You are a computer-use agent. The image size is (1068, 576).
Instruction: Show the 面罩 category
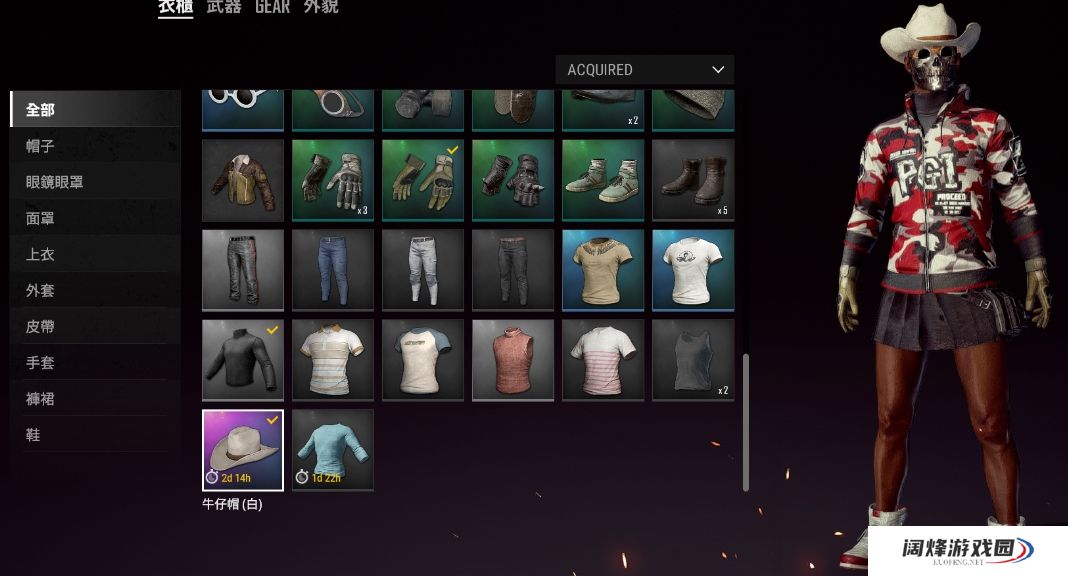(40, 218)
